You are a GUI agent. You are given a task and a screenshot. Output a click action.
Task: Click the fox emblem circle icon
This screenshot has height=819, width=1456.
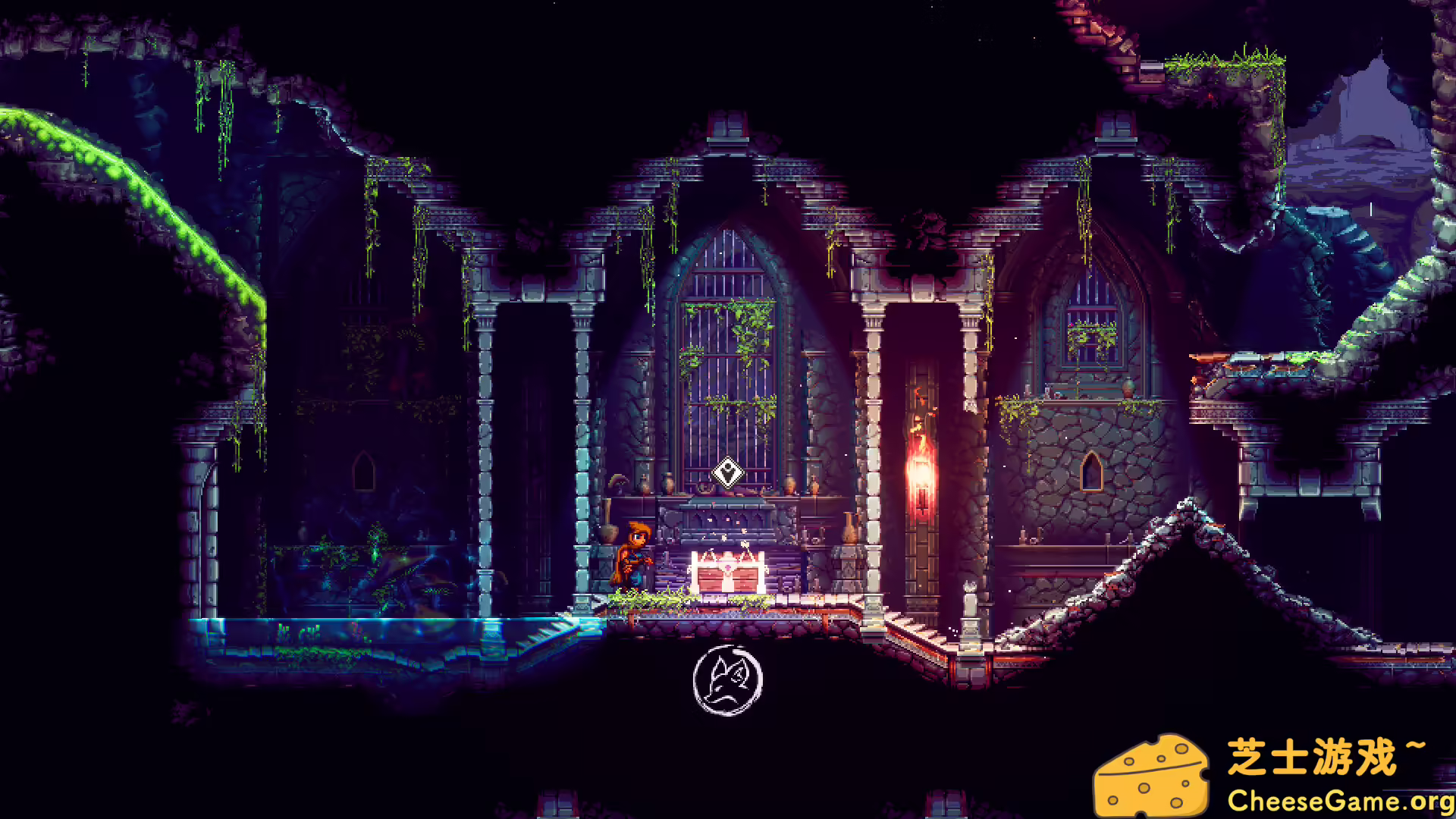coord(727,680)
